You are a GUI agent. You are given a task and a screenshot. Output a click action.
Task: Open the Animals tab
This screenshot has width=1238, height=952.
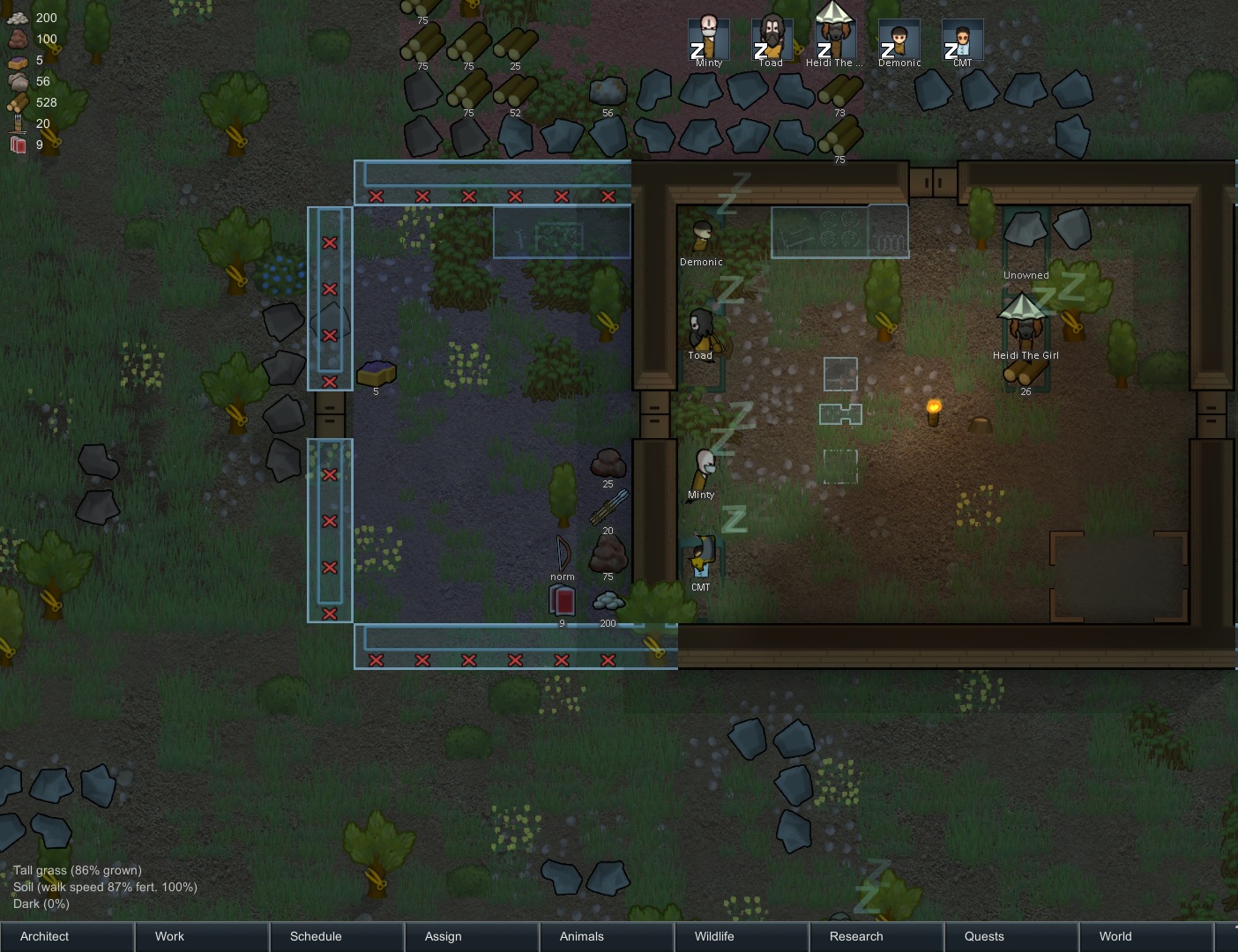tap(607, 936)
